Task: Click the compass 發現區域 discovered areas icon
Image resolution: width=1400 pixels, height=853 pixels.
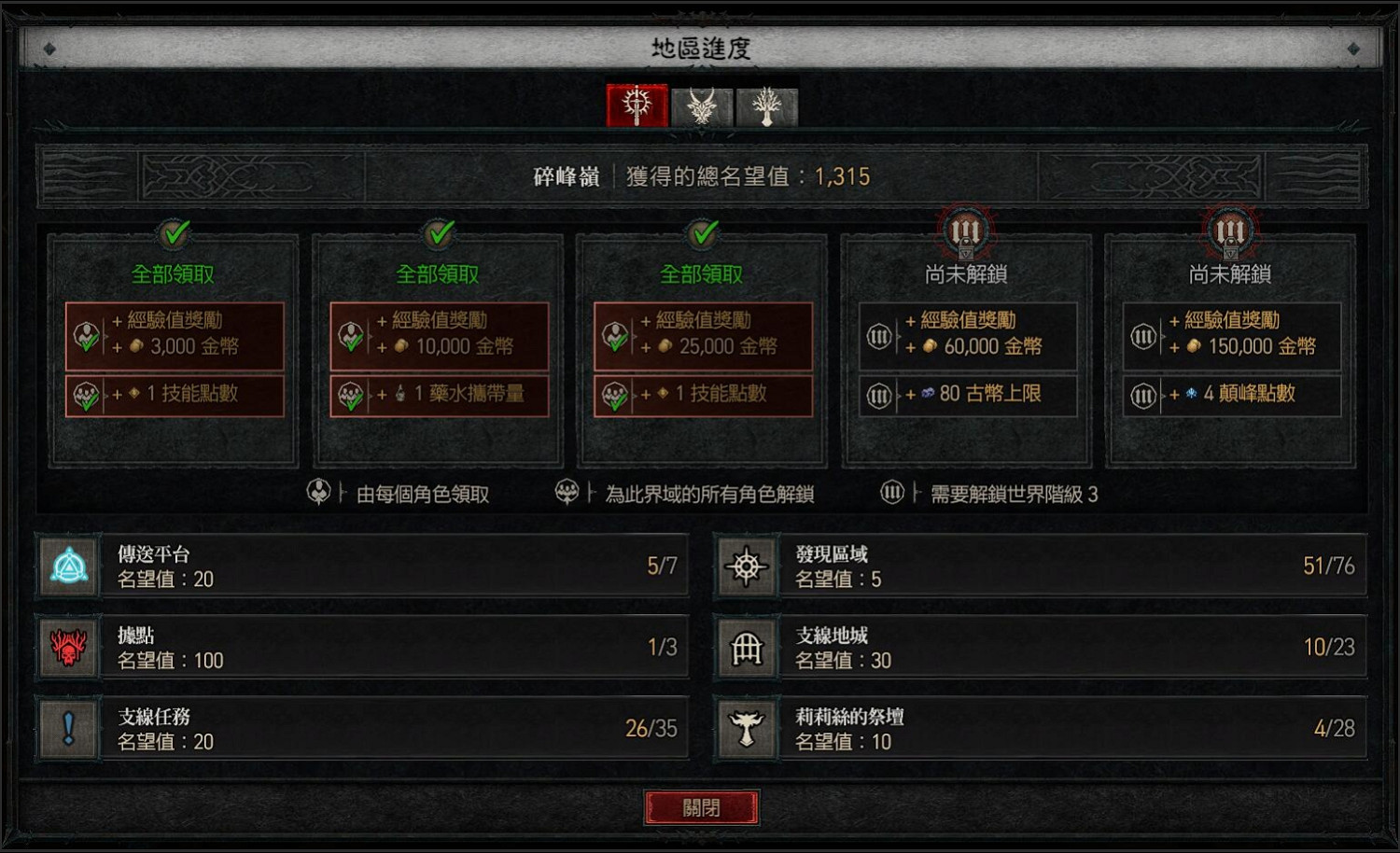Action: coord(747,564)
